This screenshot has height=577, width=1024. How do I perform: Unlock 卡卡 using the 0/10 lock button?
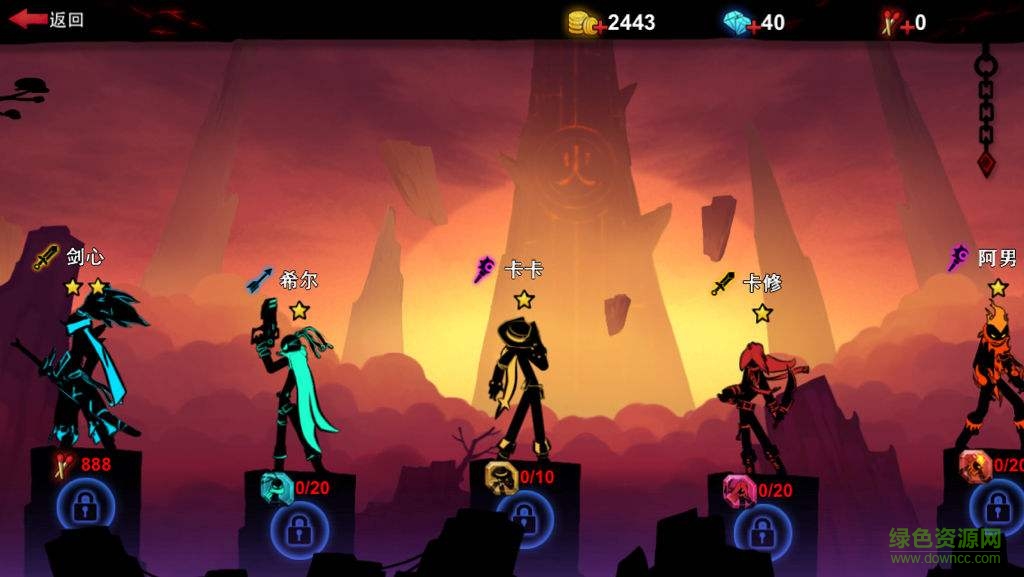522,518
